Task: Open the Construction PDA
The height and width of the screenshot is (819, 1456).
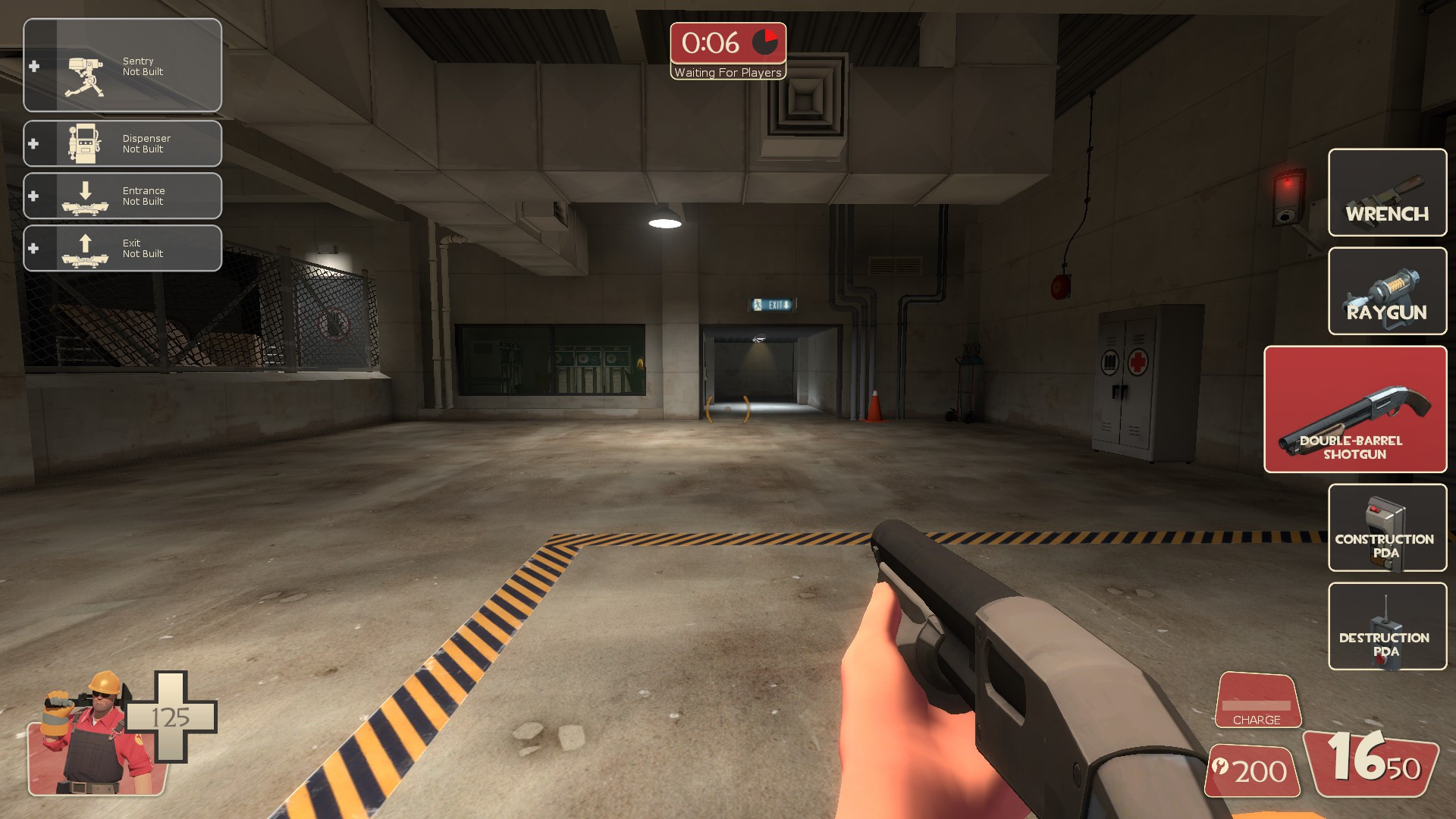Action: tap(1386, 529)
